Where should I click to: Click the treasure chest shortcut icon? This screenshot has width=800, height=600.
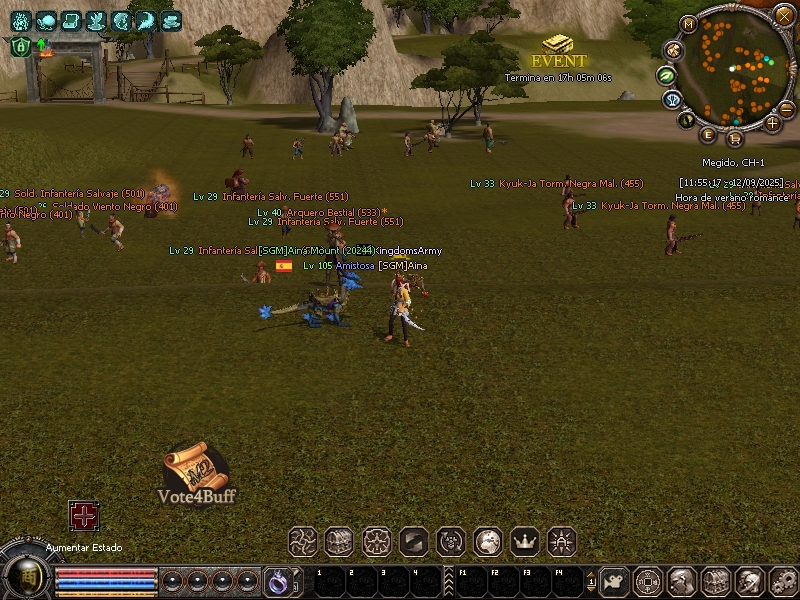339,542
